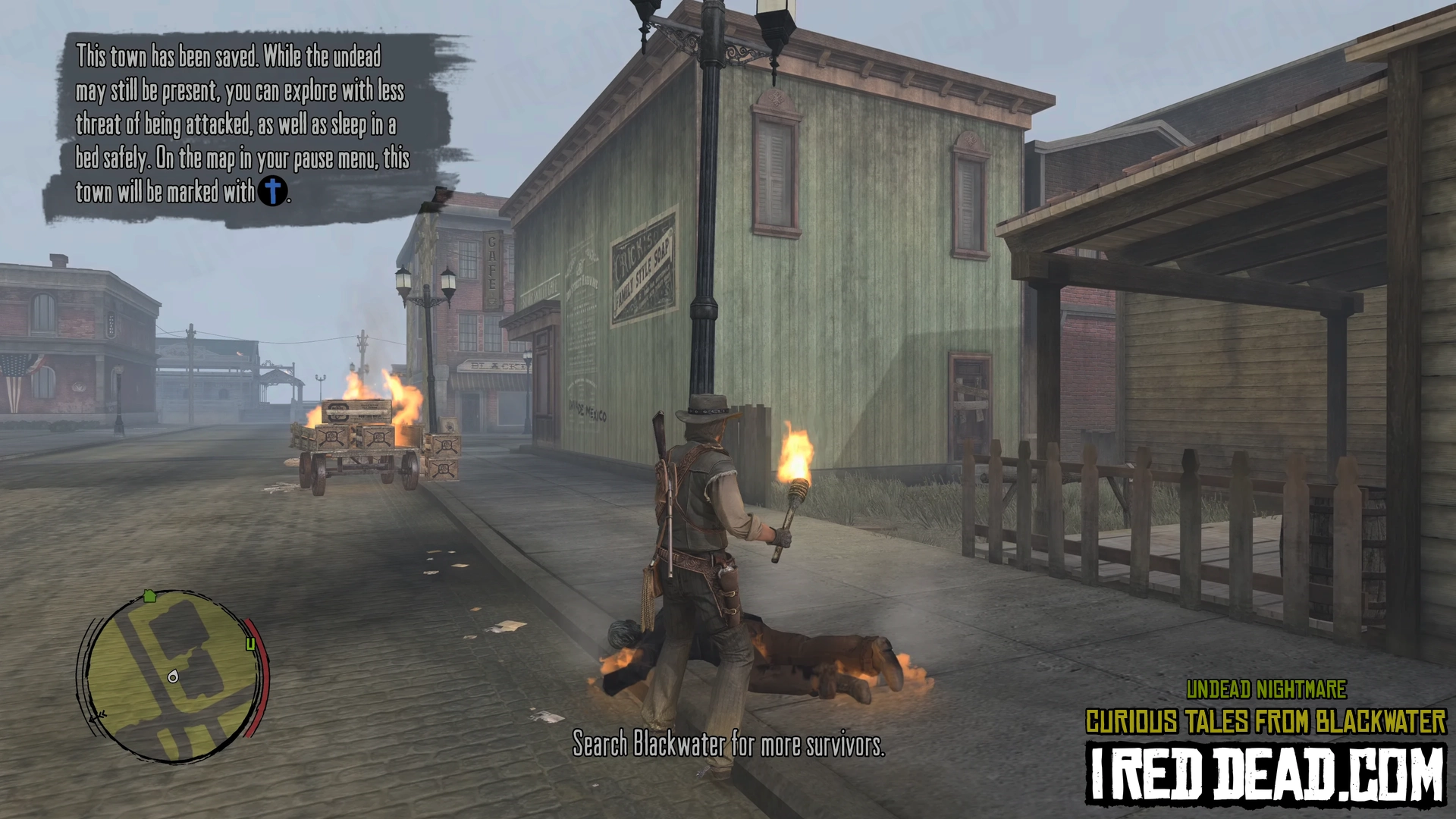Select the green house marker on the minimap

(x=149, y=596)
